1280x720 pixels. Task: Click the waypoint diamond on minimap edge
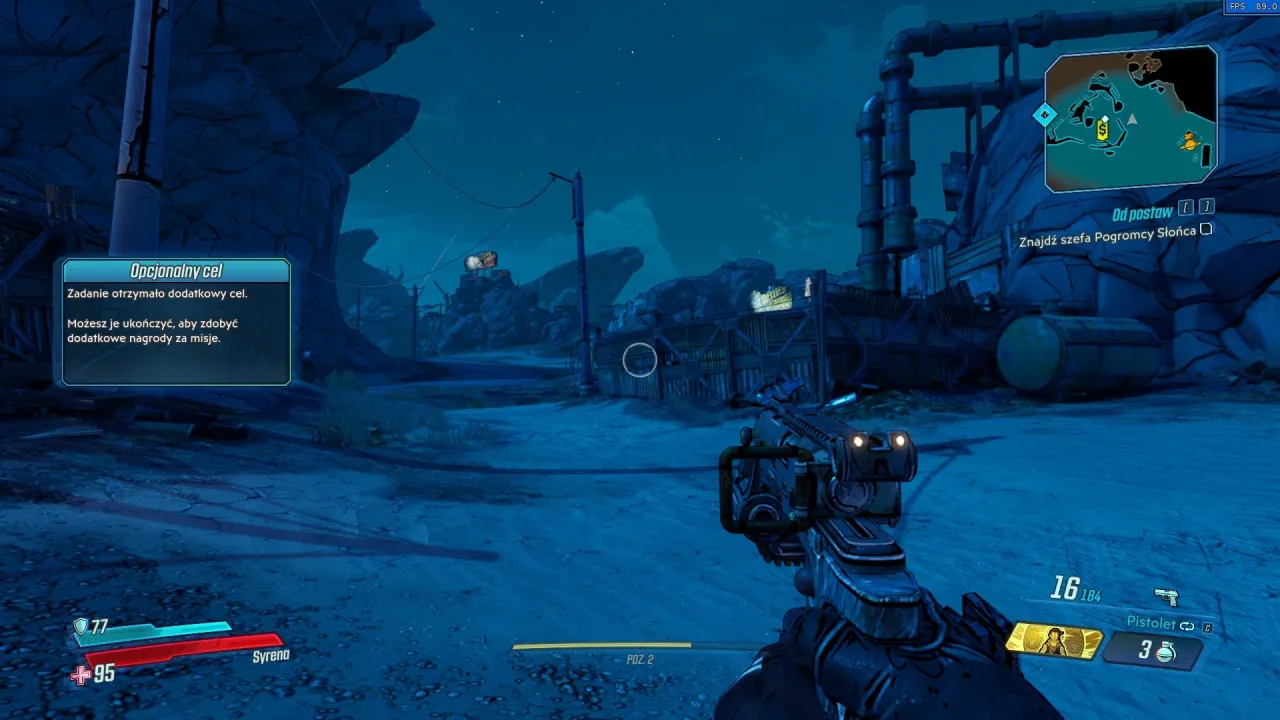[x=1046, y=113]
